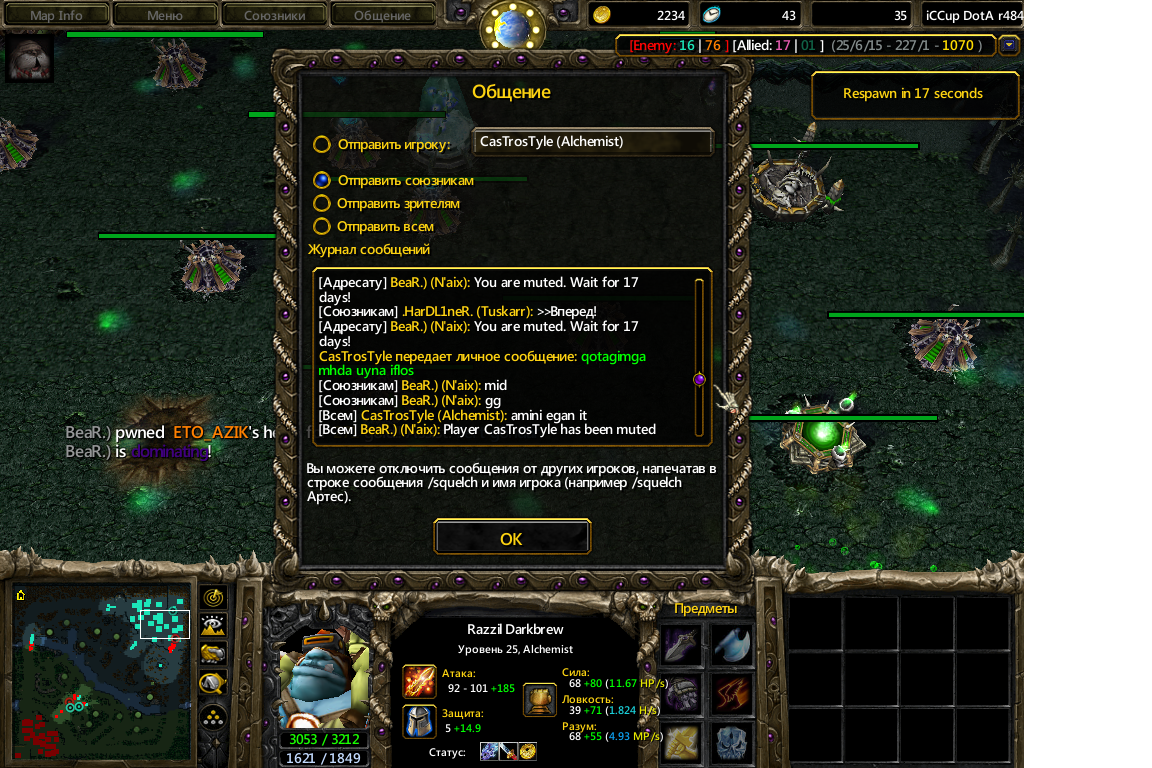Open the Map Info button
This screenshot has height=768, width=1152.
point(56,15)
